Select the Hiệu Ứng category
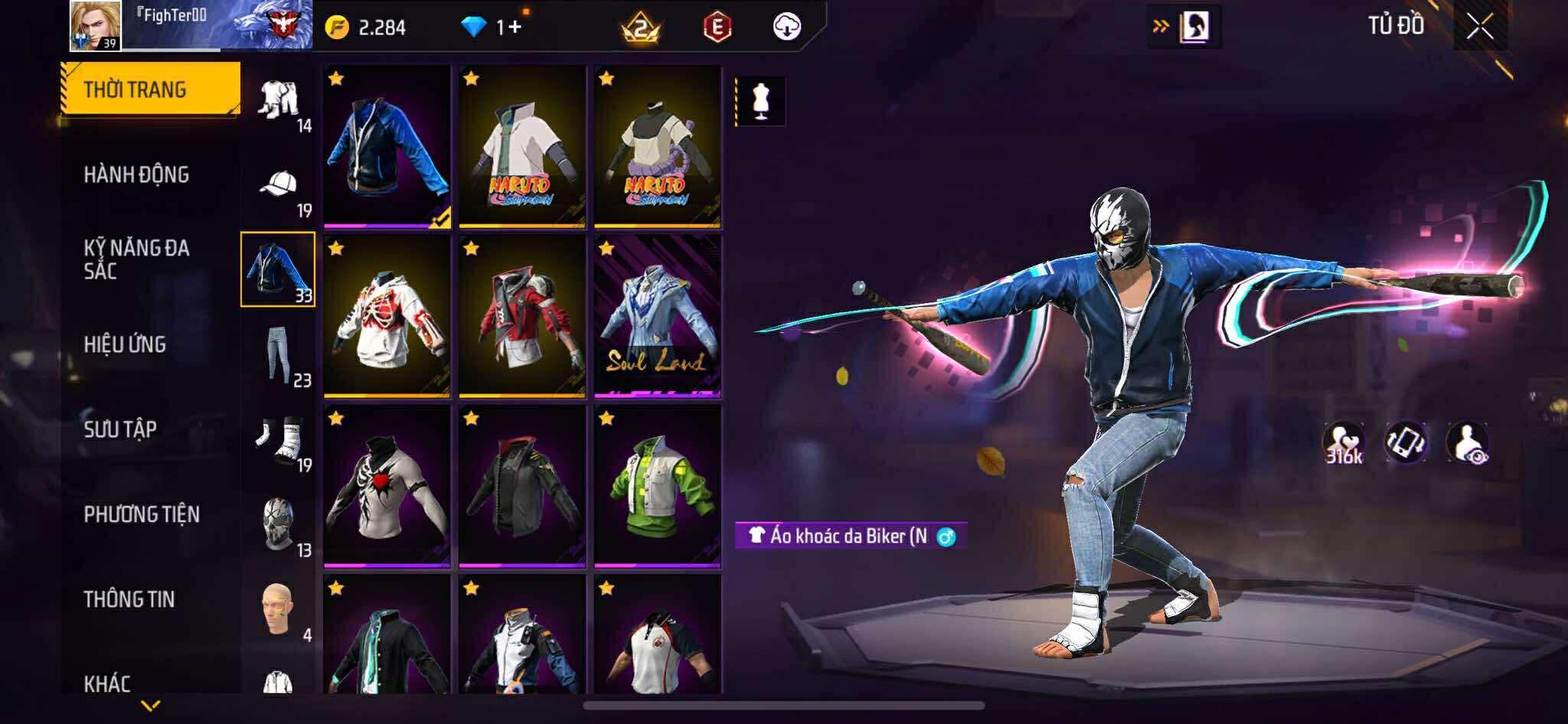1568x724 pixels. click(x=125, y=344)
